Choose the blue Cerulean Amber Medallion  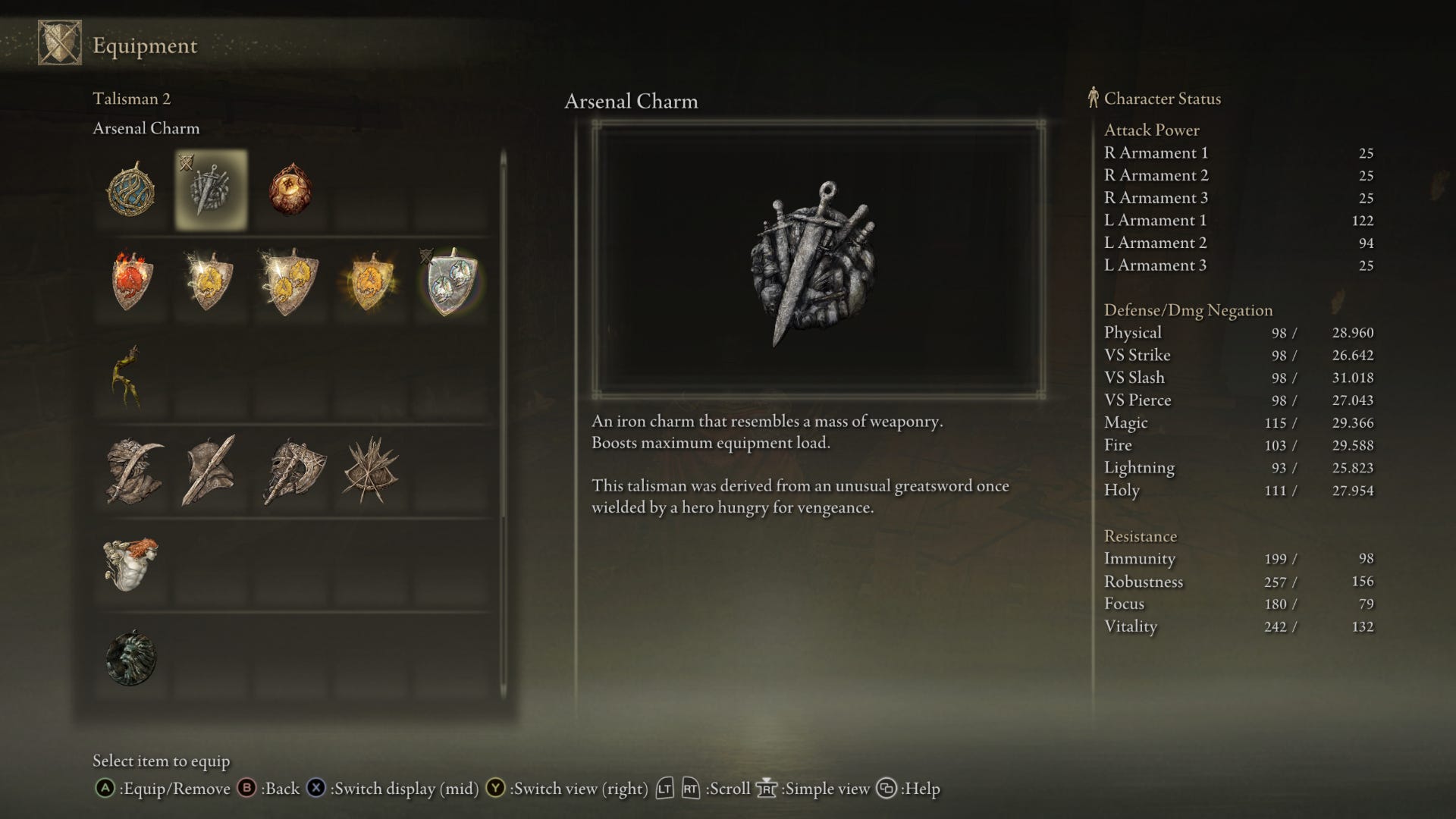pyautogui.click(x=131, y=190)
